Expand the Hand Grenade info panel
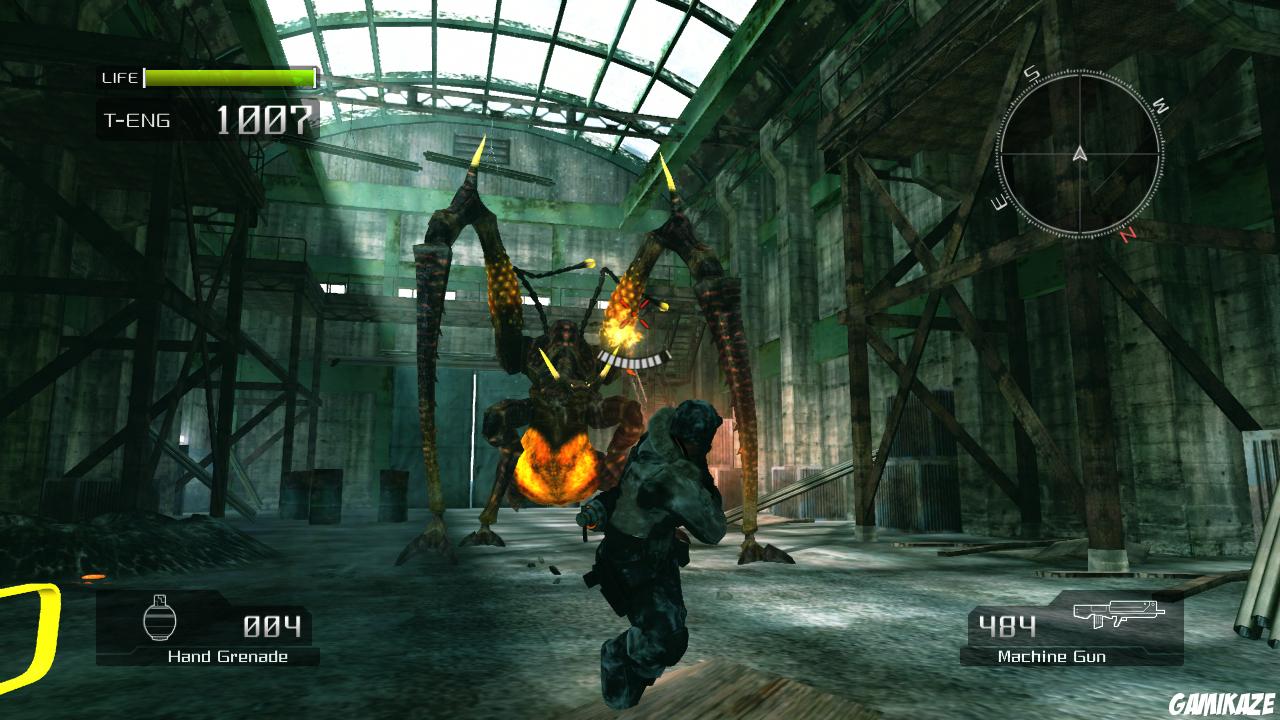This screenshot has width=1280, height=720. (210, 630)
